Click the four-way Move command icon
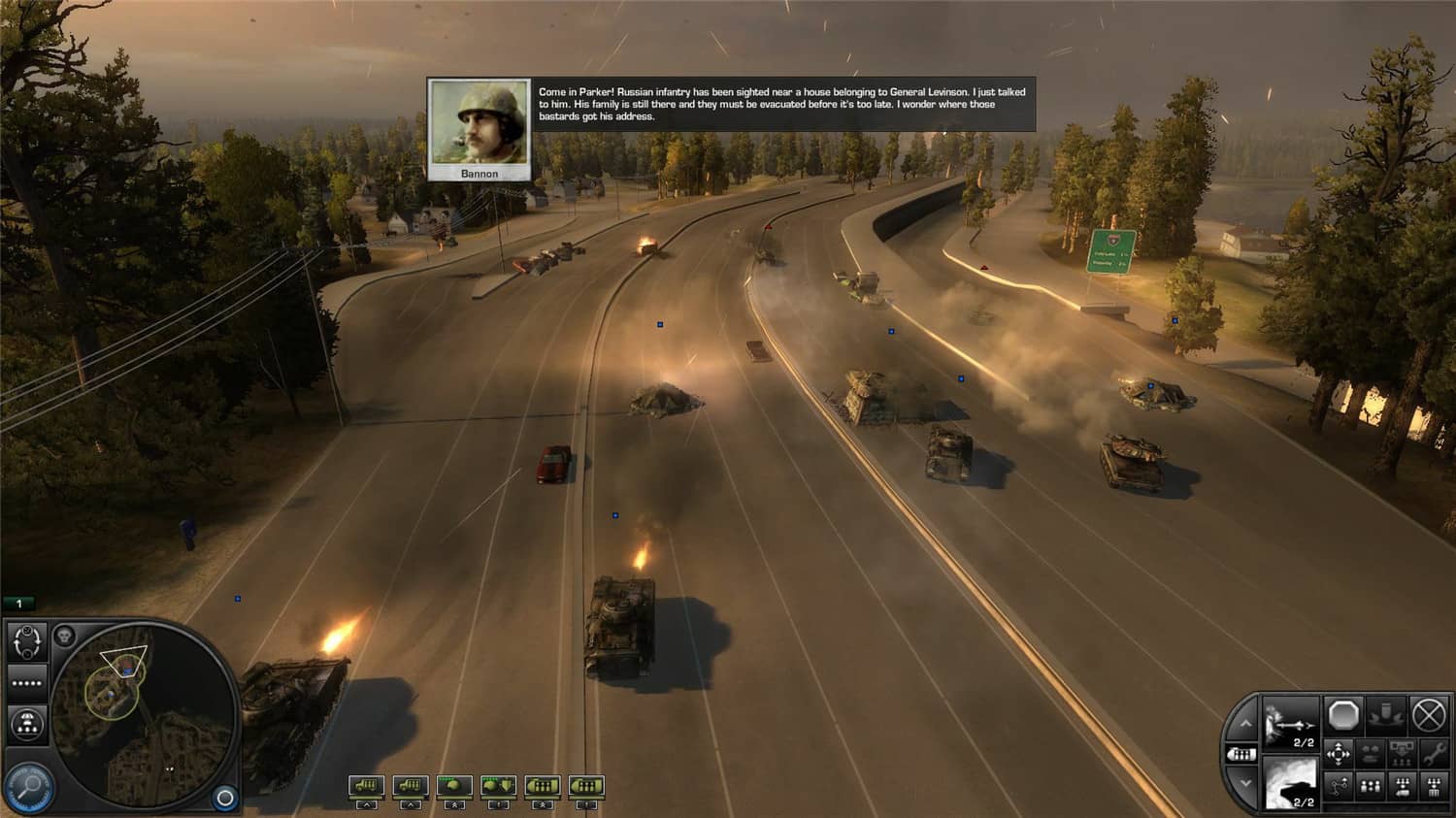 [1339, 752]
